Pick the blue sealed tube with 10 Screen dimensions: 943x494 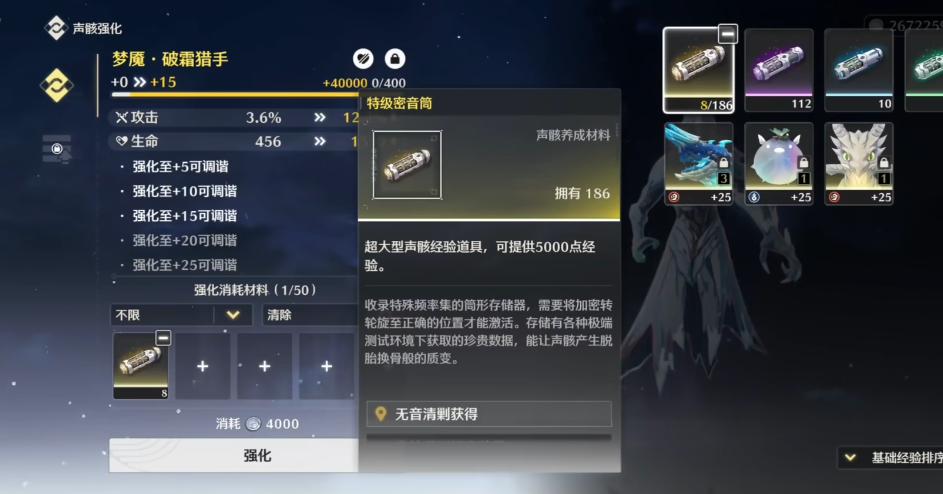(858, 69)
